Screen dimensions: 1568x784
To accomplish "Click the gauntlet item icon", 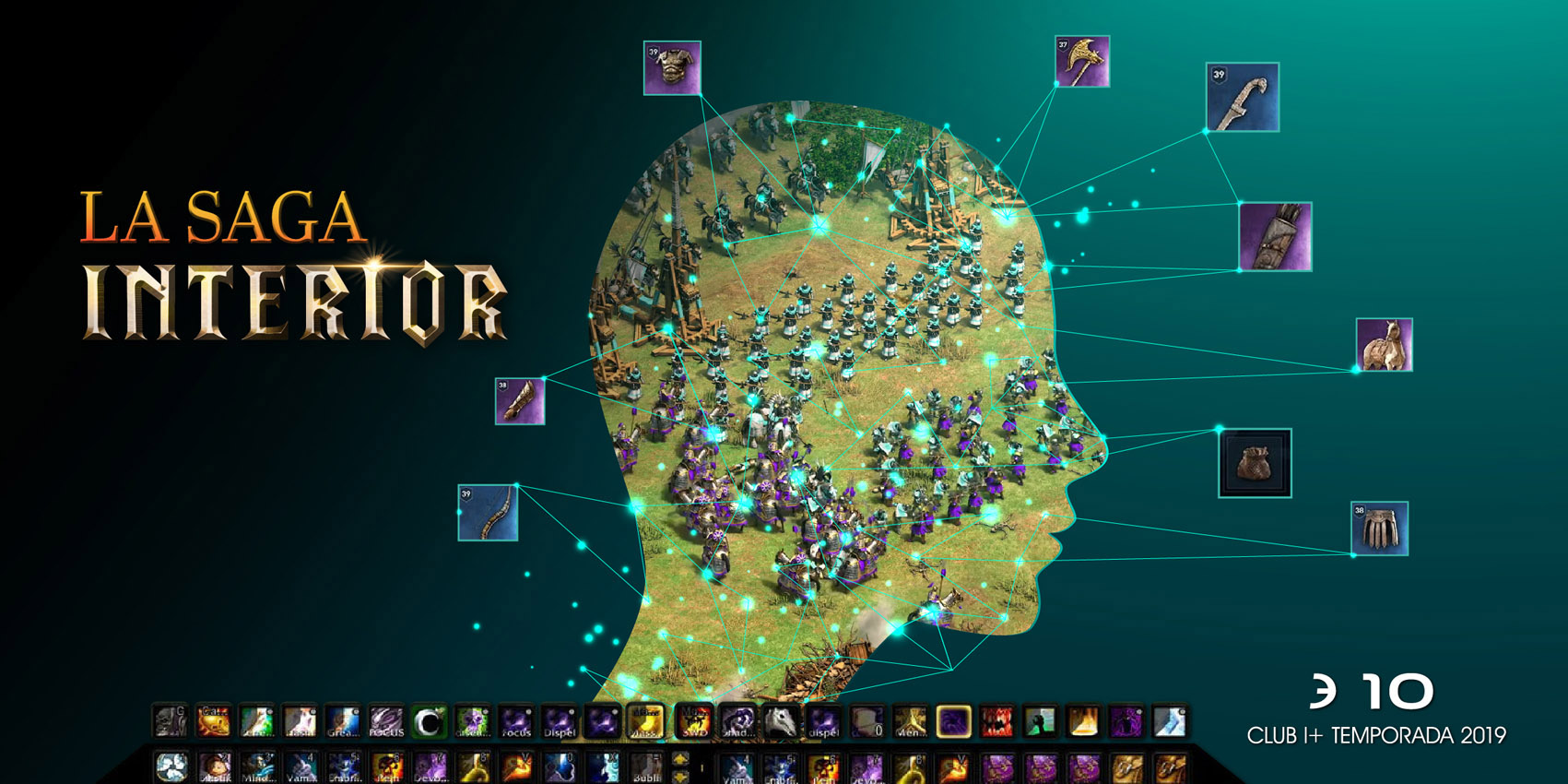I will point(520,401).
